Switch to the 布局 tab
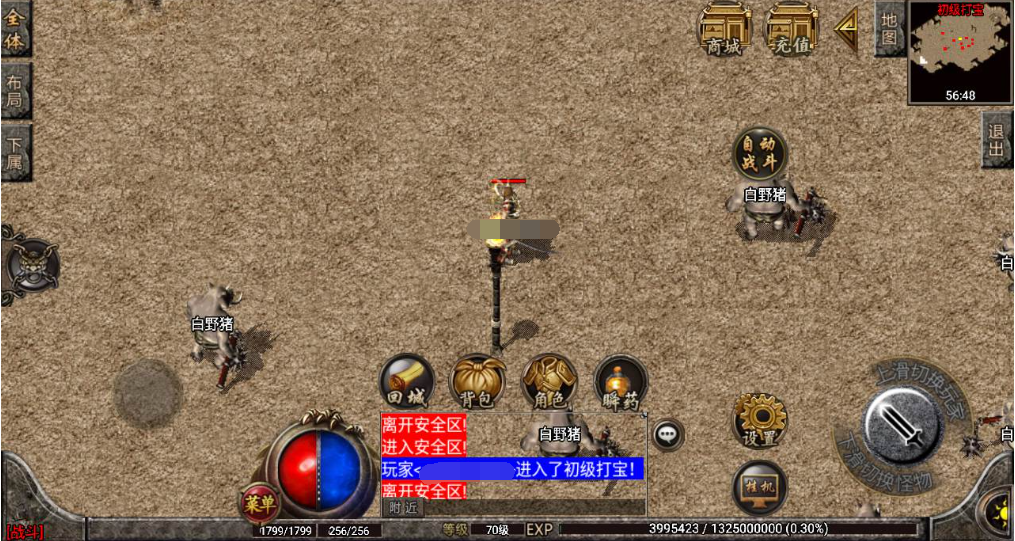Image resolution: width=1015 pixels, height=541 pixels. (15, 91)
